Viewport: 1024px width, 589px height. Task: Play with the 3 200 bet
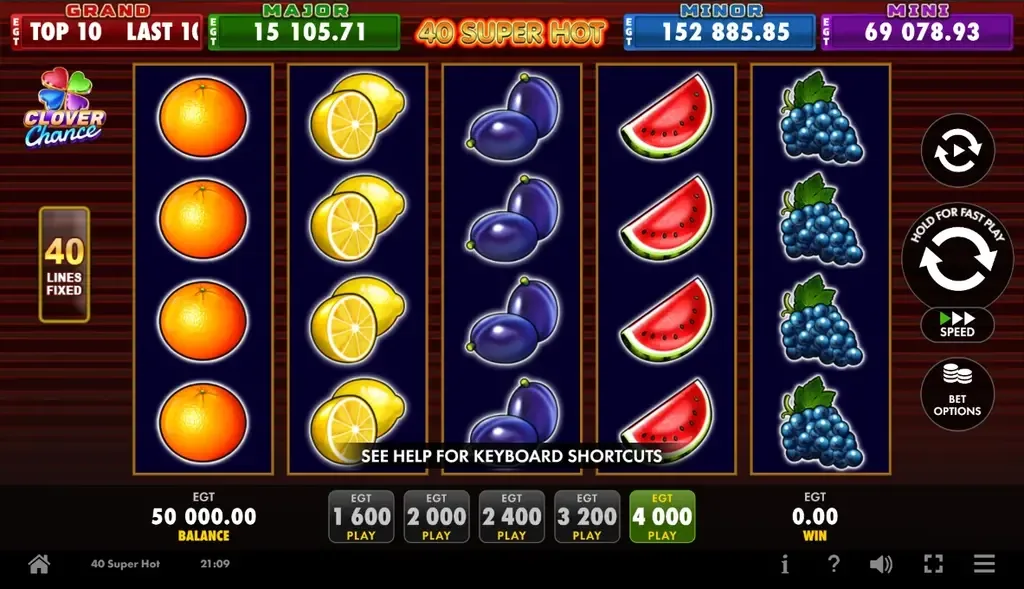587,517
